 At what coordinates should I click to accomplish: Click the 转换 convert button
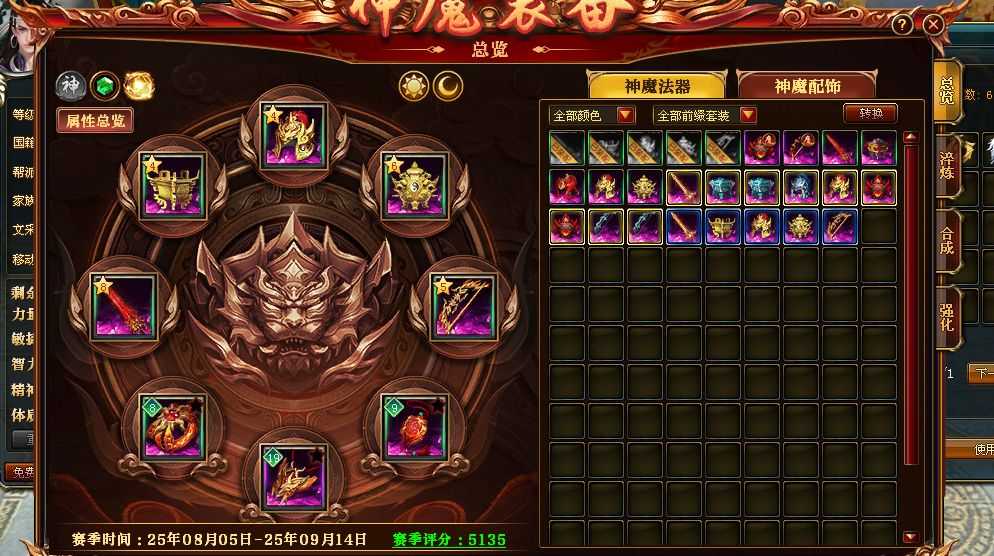coord(870,114)
